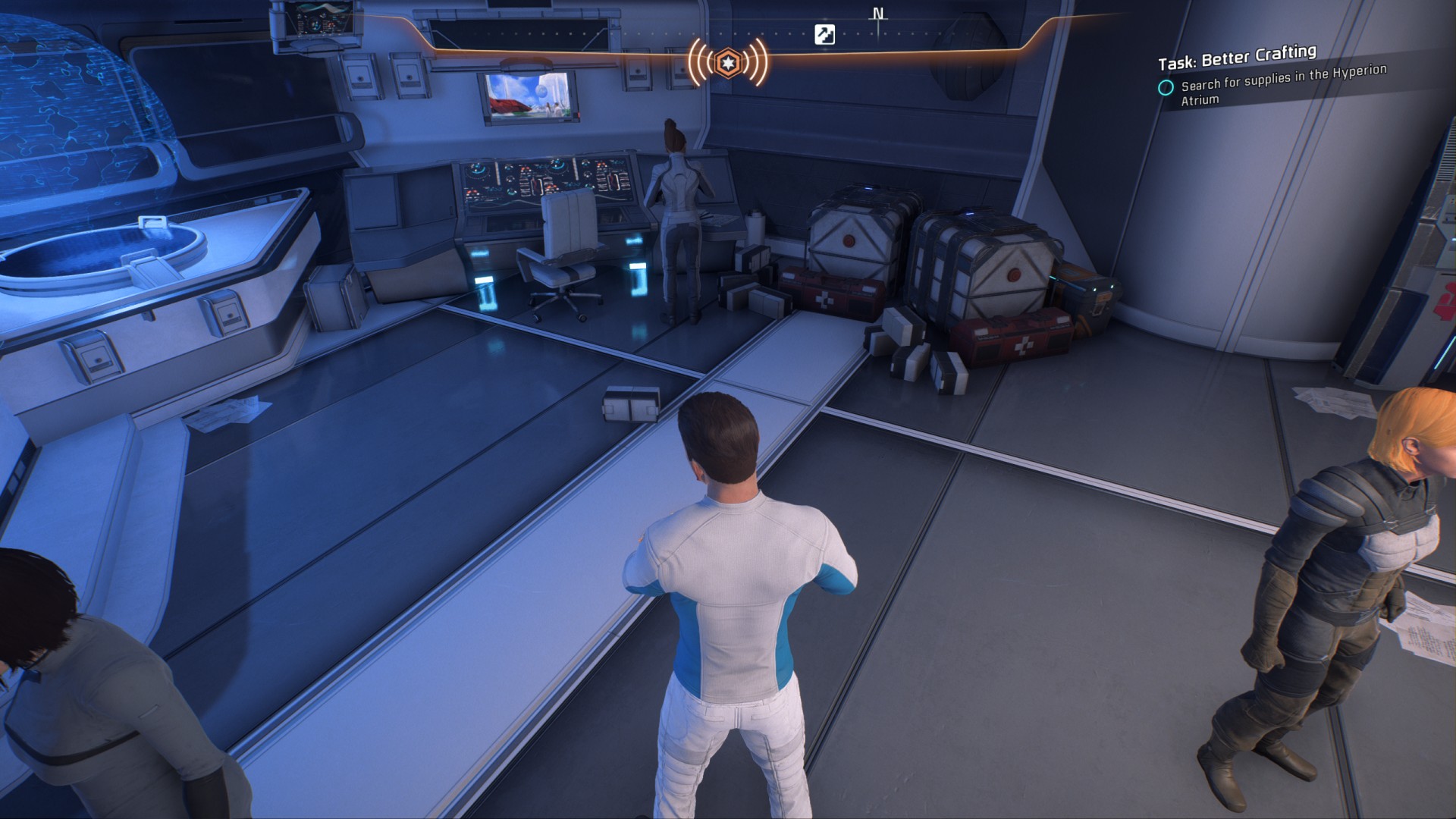
Task: Open the Better Crafting task tracker
Action: (1237, 57)
